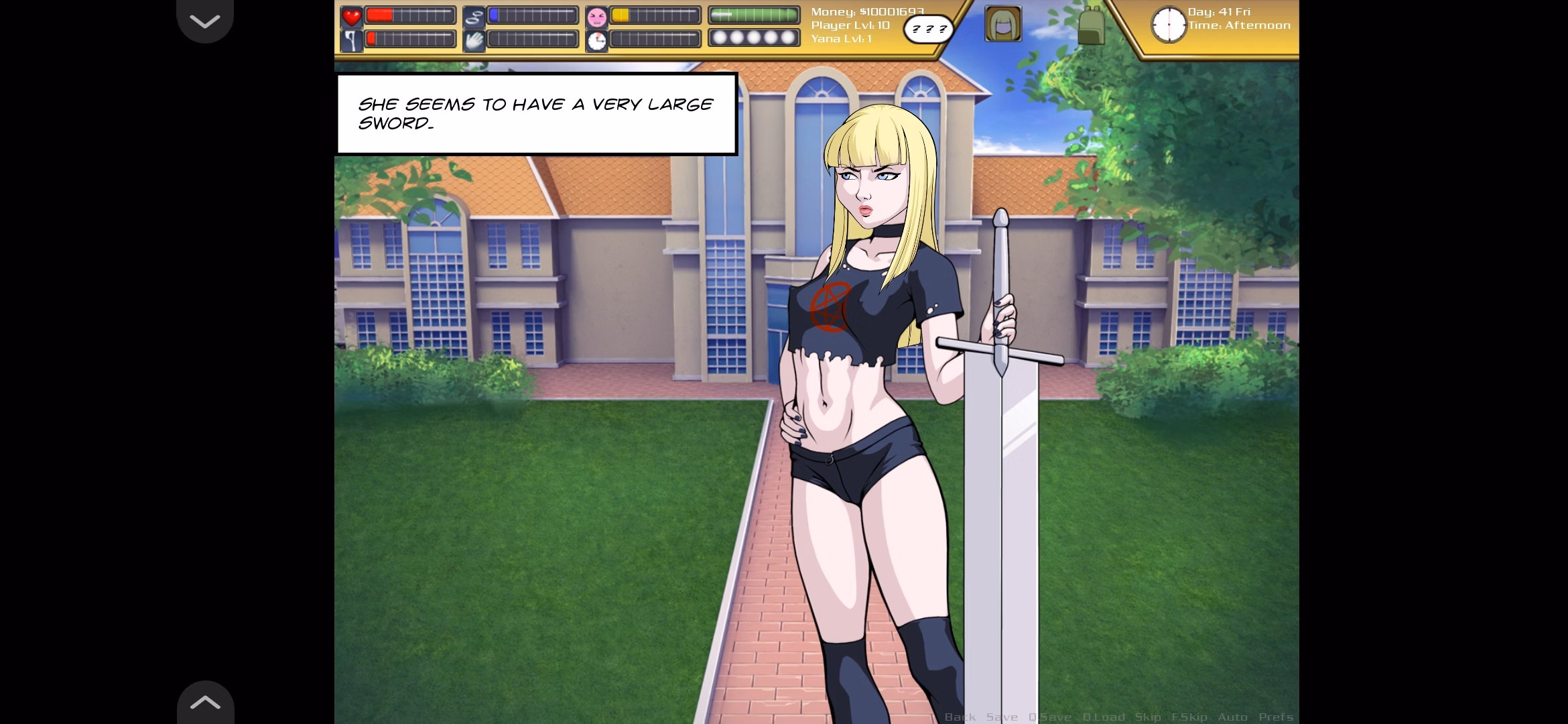Toggle Auto advance mode
The height and width of the screenshot is (724, 1568).
(x=1232, y=717)
